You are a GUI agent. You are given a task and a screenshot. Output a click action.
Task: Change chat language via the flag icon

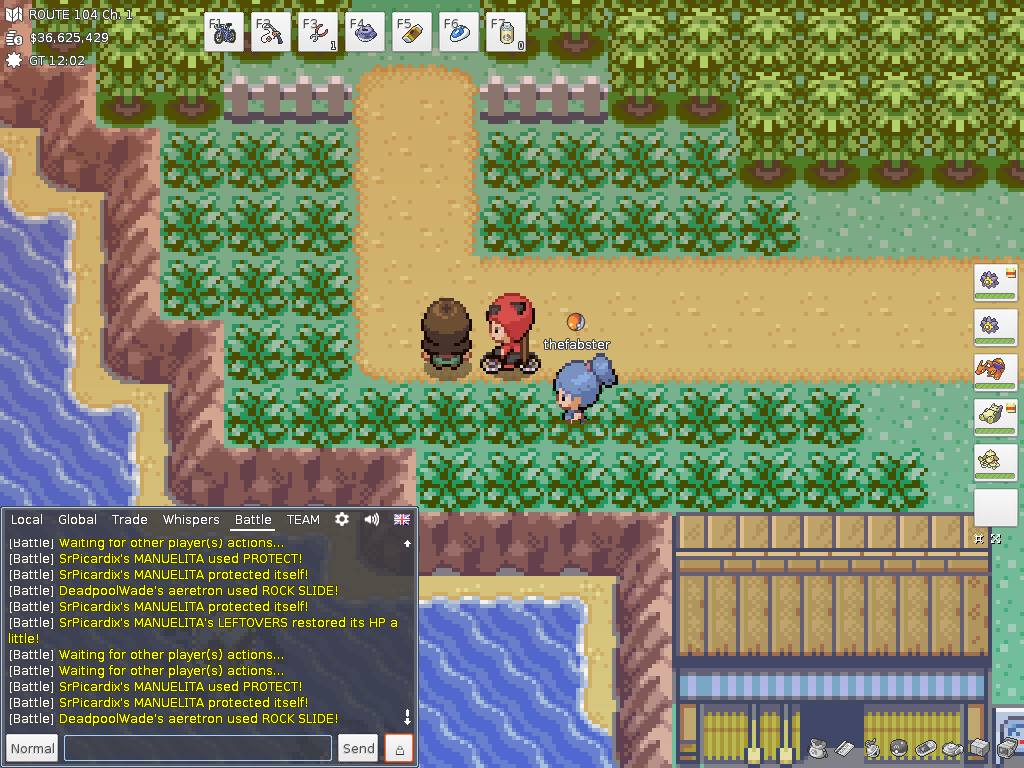(x=401, y=520)
